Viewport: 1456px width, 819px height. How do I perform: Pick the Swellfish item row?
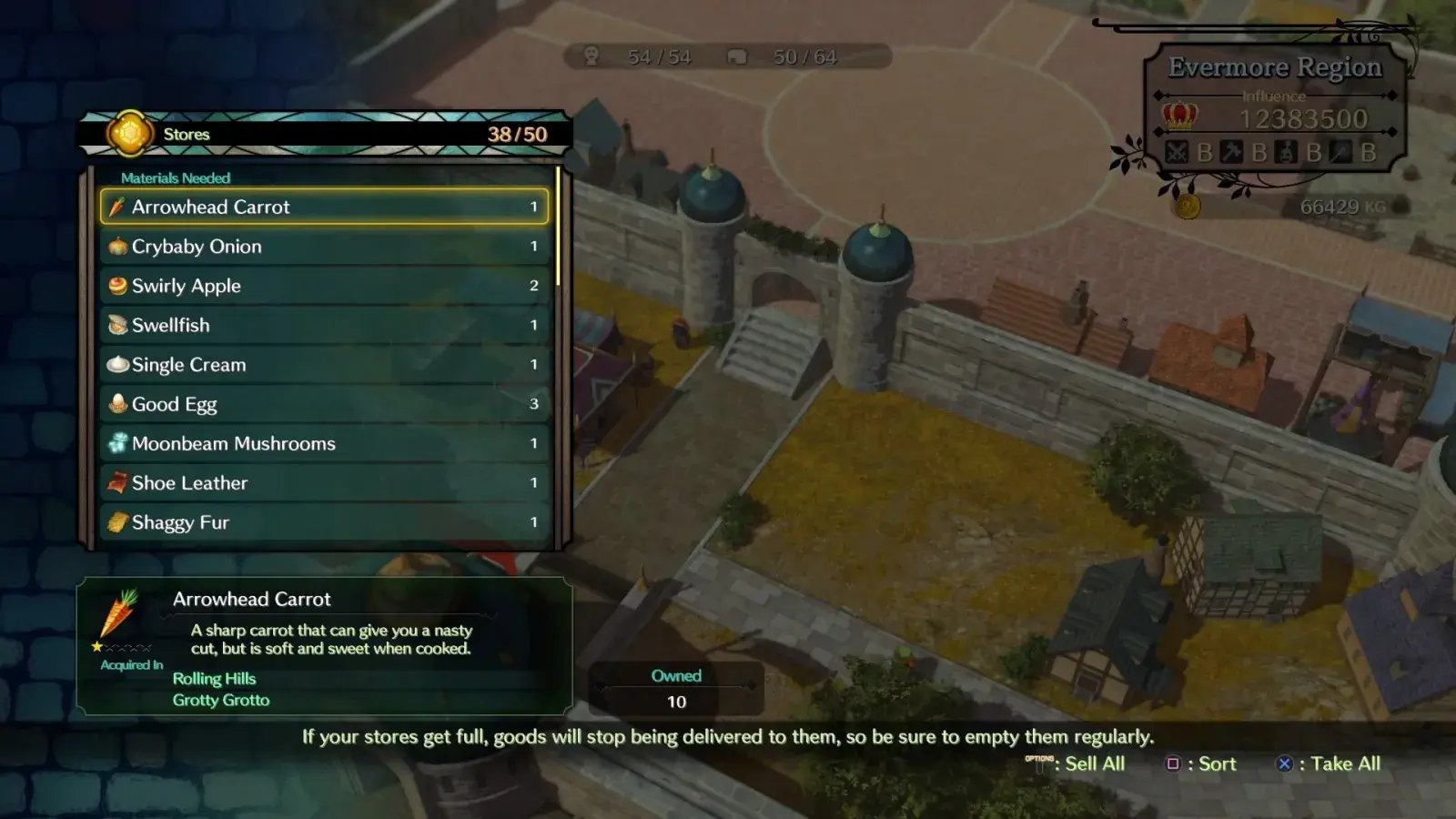(324, 325)
